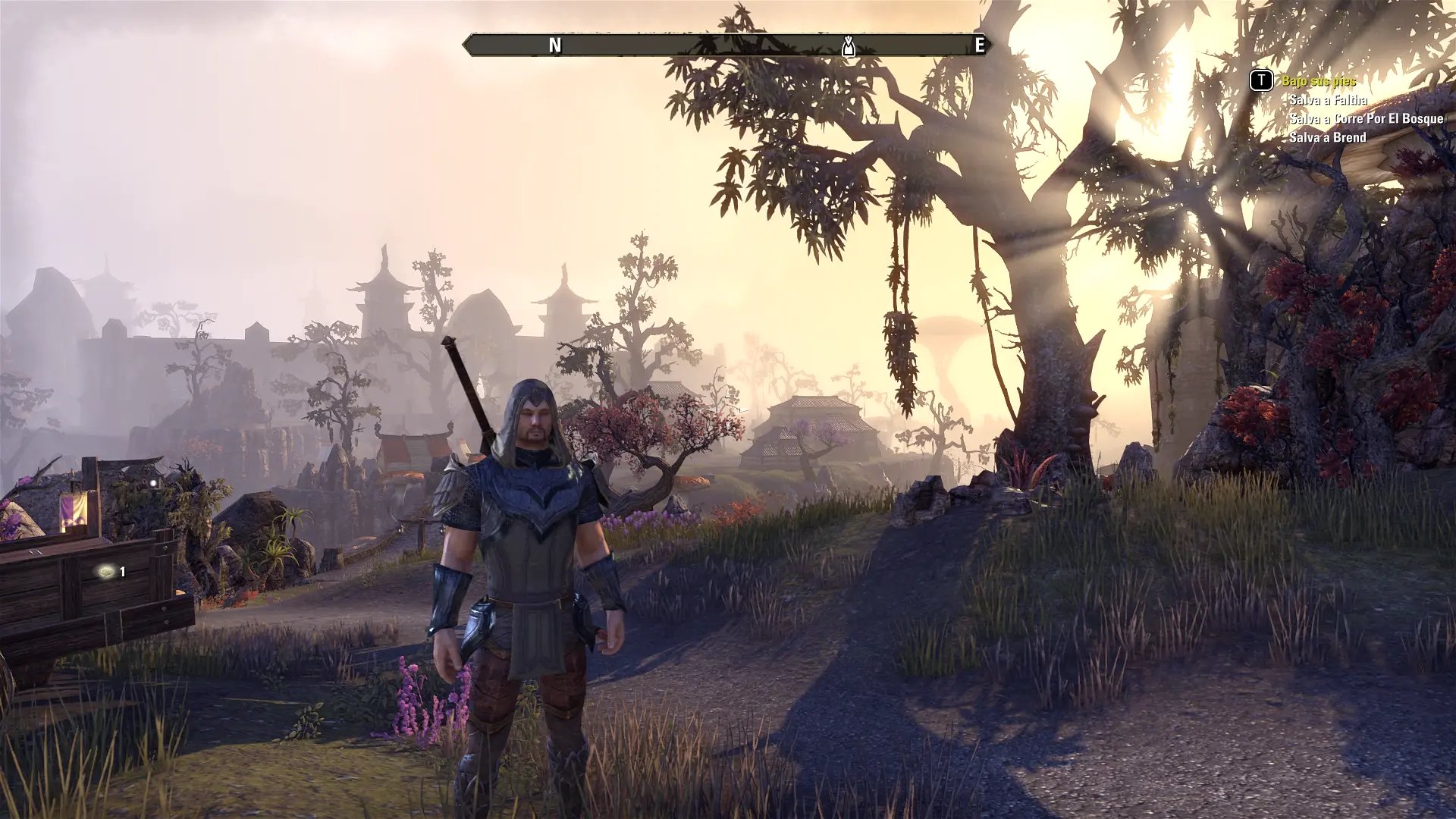Choose the "Salva a Corre Por El Bosque" objective
This screenshot has width=1456, height=819.
point(1366,119)
